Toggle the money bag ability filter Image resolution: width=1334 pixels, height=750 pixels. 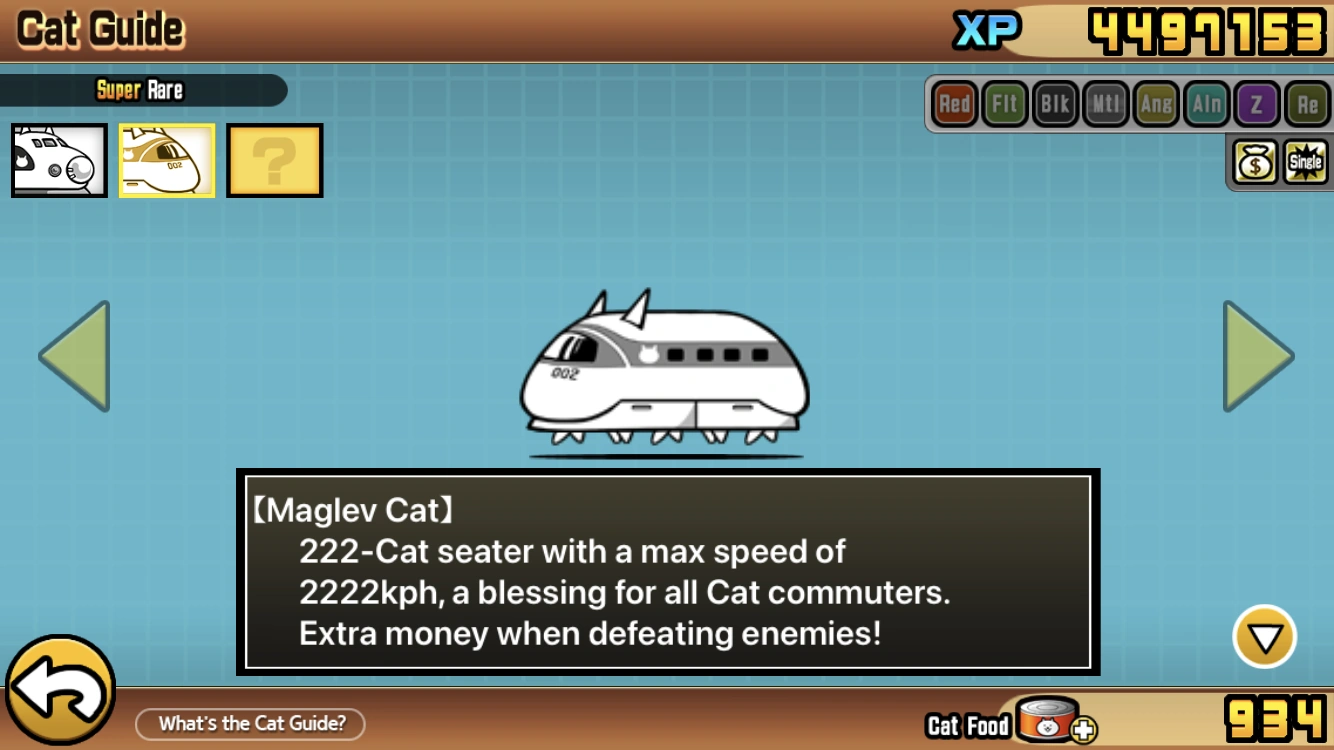pyautogui.click(x=1254, y=160)
